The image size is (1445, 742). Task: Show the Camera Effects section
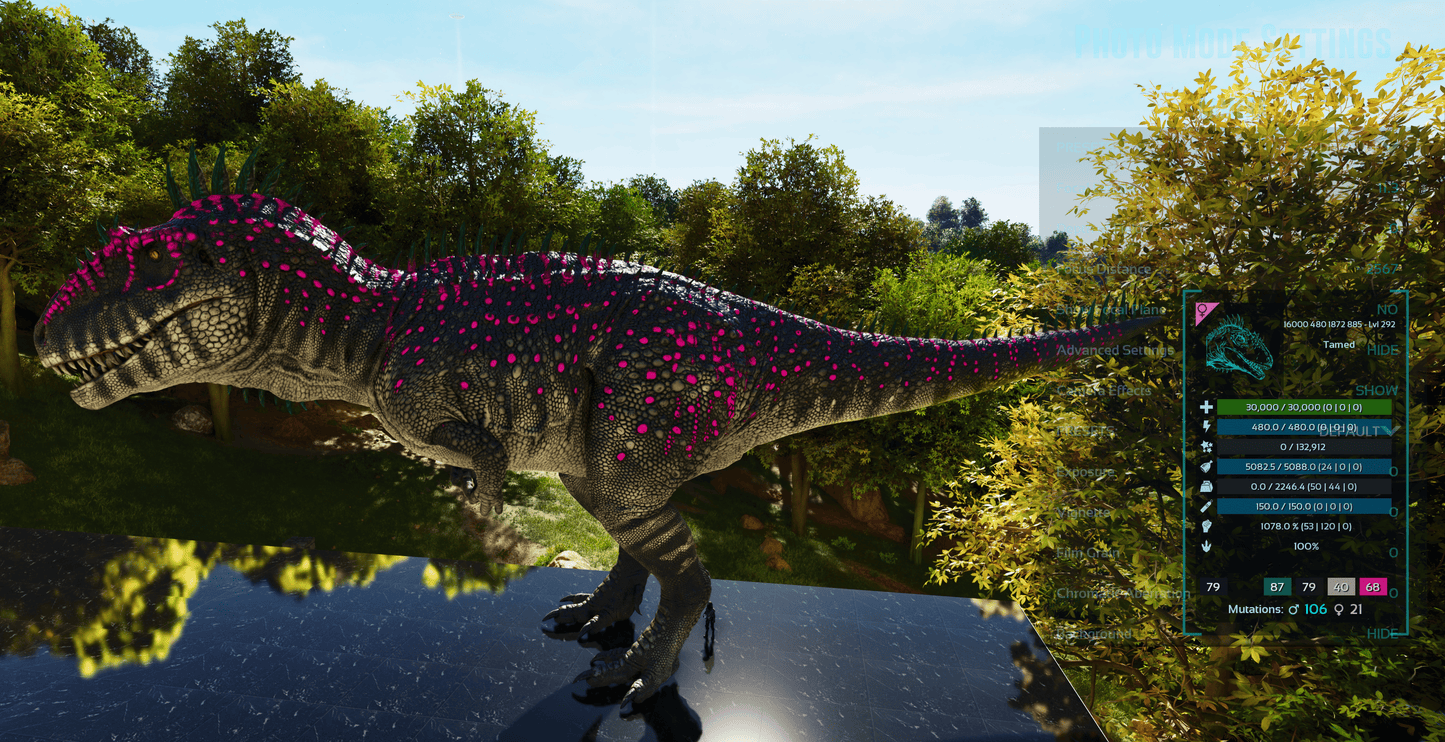(x=1376, y=390)
